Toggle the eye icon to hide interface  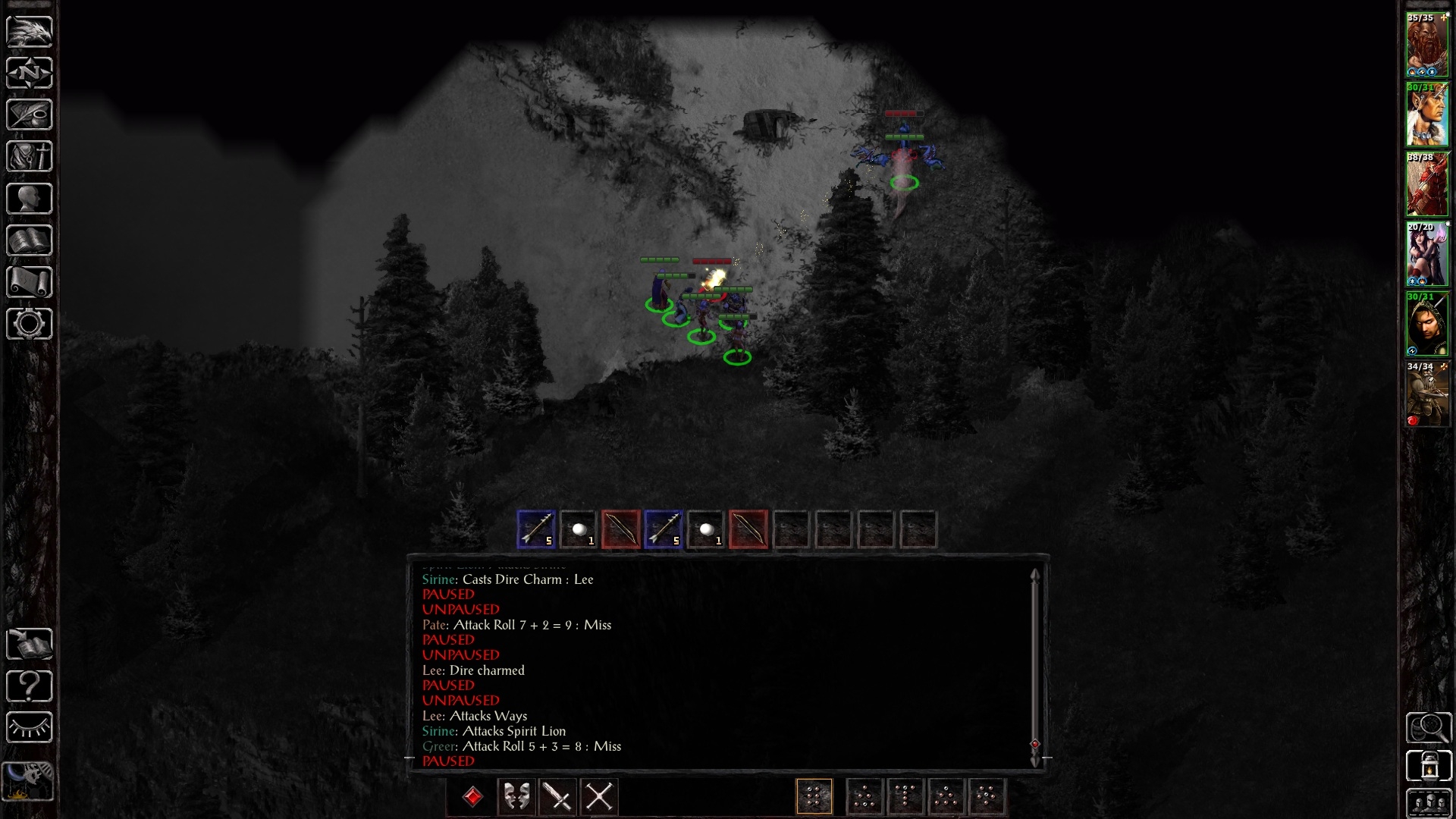click(30, 728)
